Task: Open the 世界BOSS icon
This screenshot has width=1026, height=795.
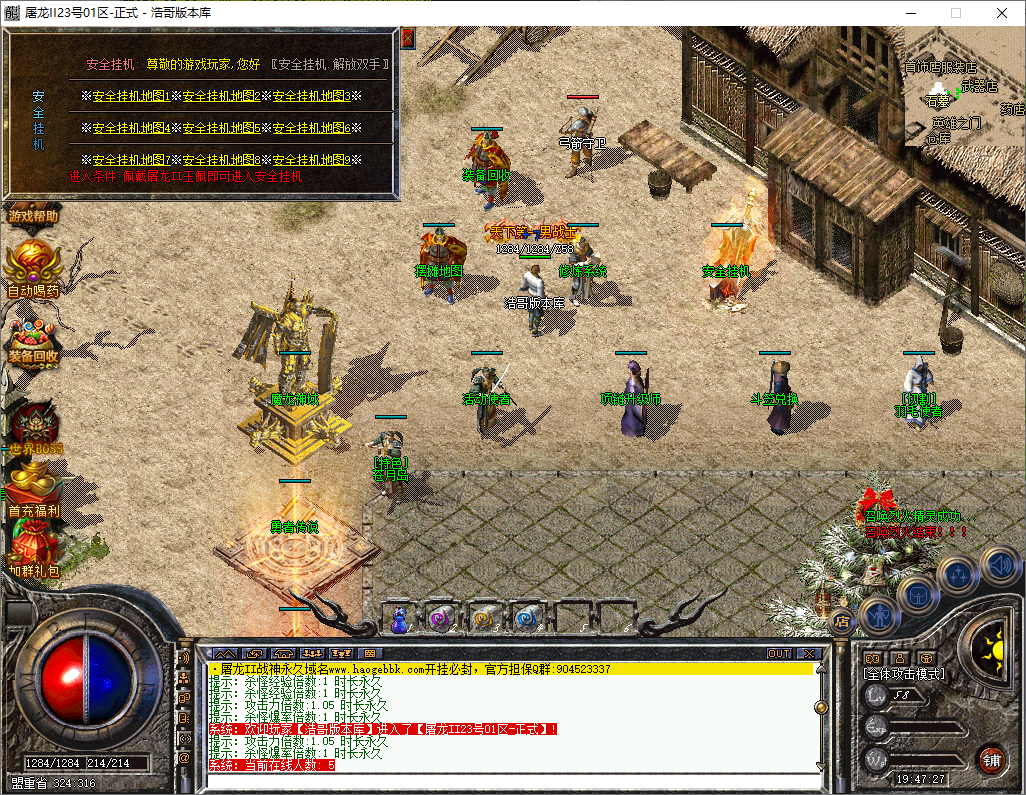Action: [x=33, y=425]
